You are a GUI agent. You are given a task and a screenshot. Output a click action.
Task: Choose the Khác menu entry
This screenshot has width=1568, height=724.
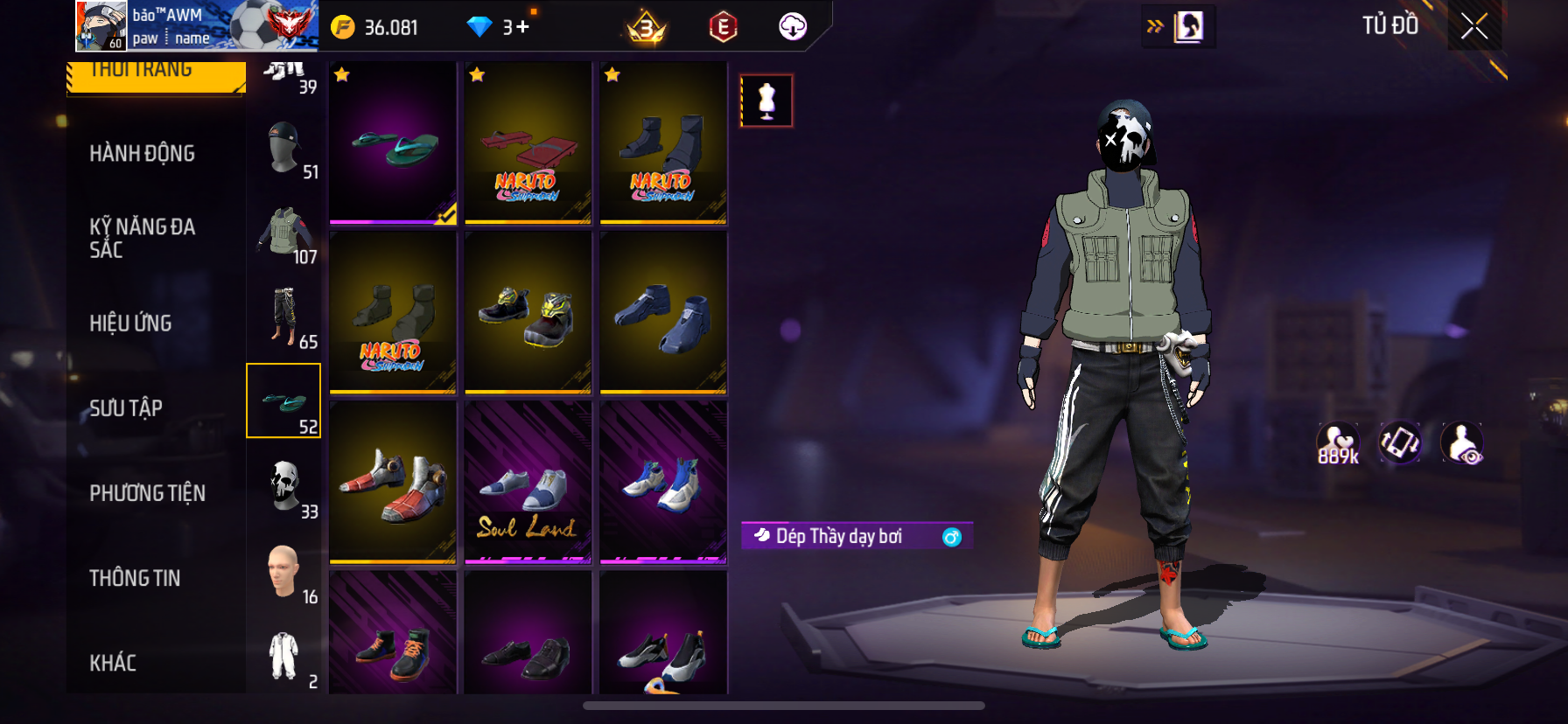coord(113,663)
